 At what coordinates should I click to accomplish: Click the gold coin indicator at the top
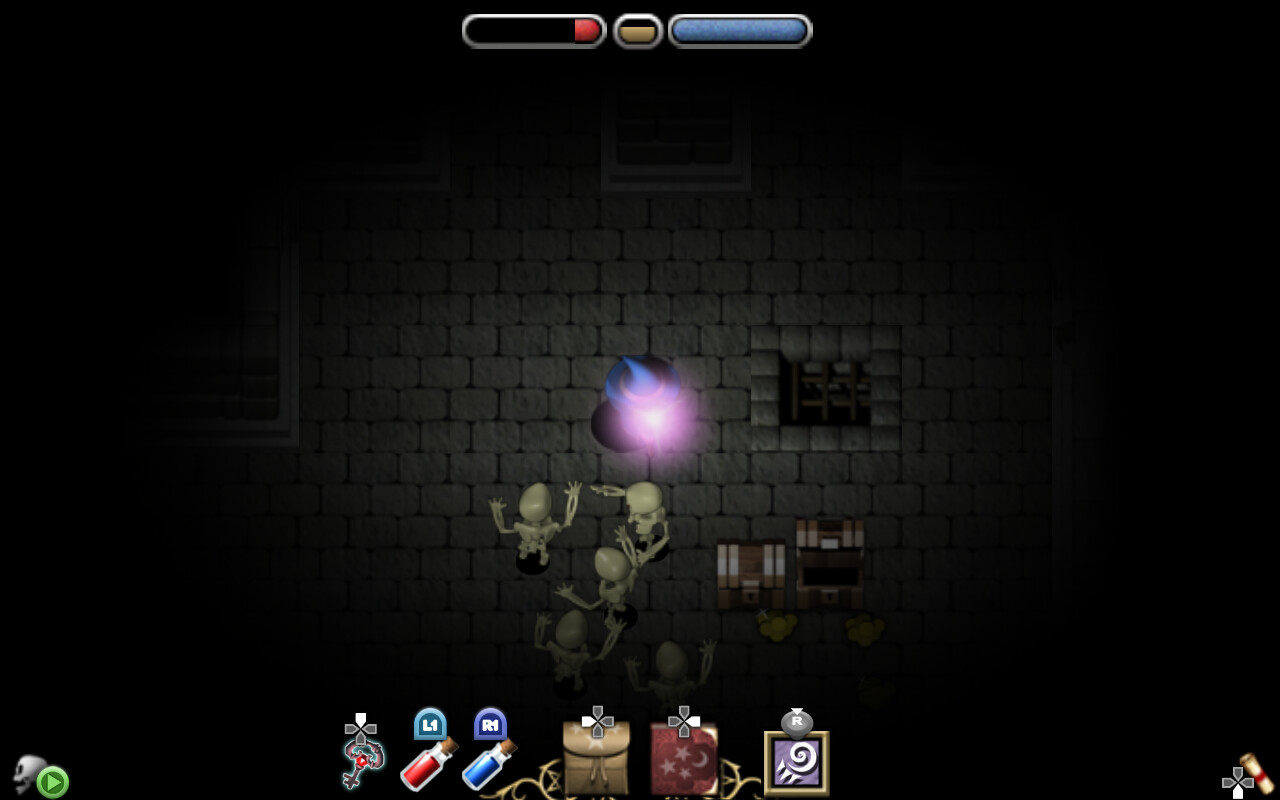pos(637,29)
